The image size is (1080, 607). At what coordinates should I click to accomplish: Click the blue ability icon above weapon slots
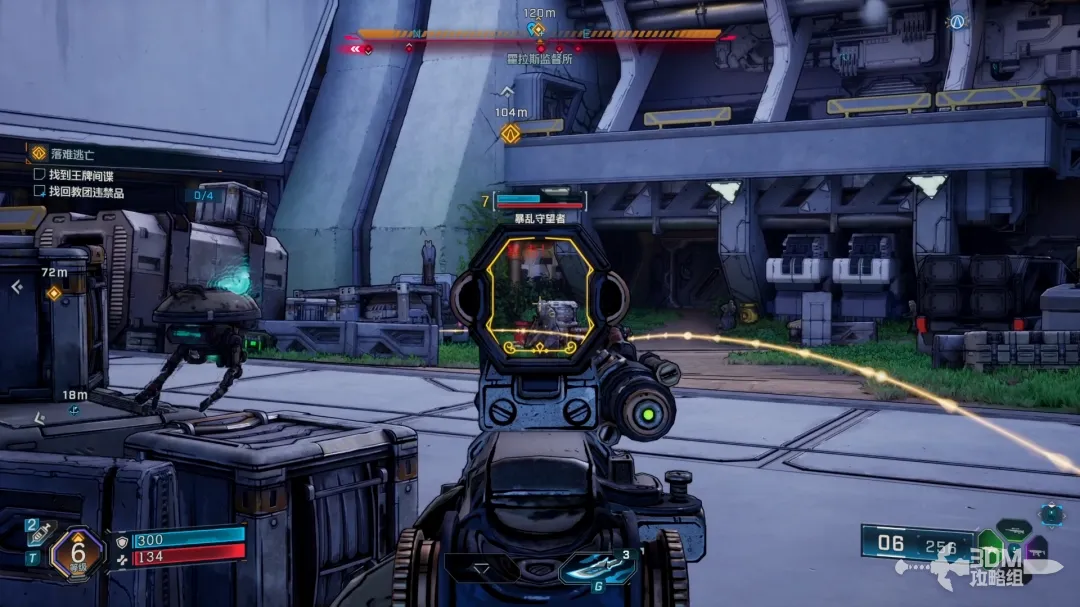1051,513
